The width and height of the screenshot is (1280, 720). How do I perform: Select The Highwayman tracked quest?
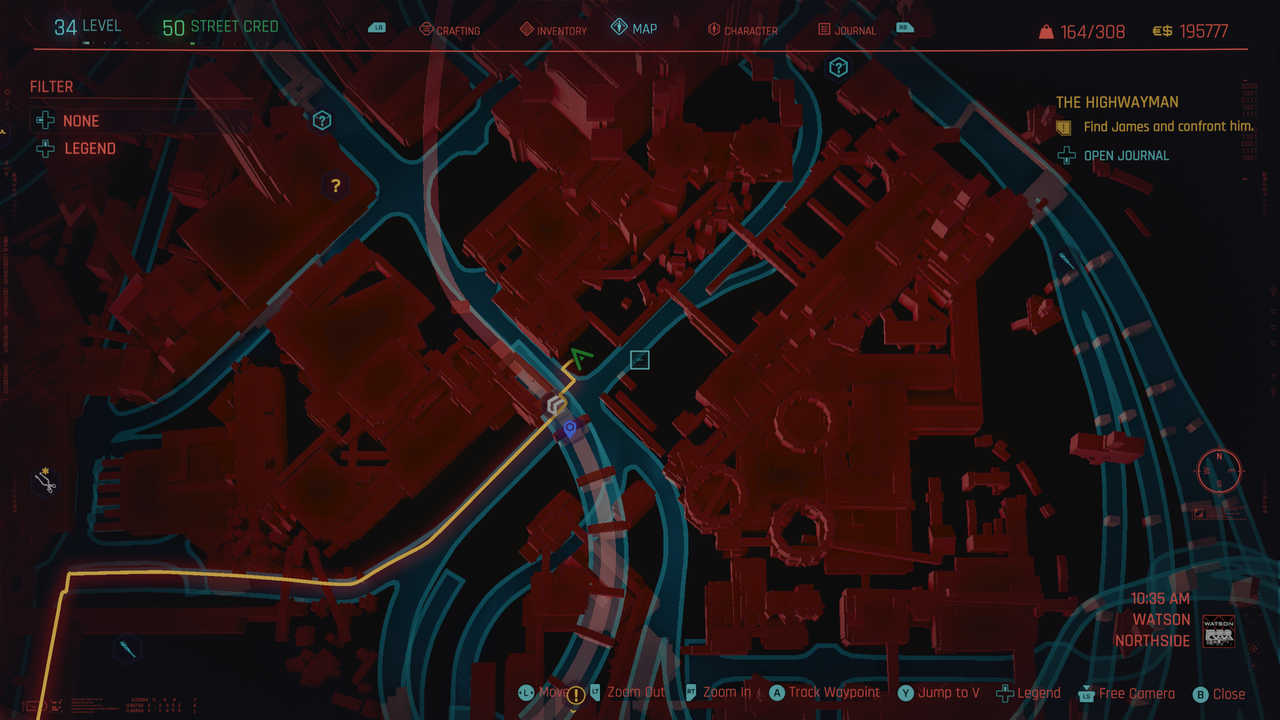[x=1117, y=102]
